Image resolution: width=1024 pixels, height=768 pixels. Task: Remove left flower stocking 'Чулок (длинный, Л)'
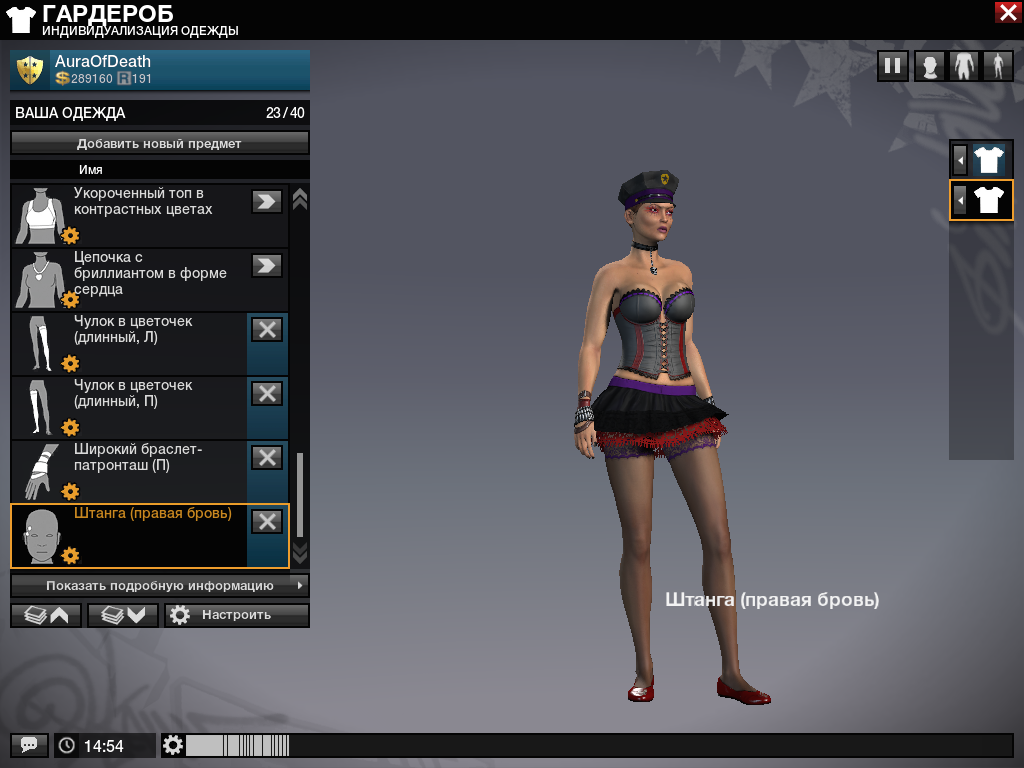point(267,329)
